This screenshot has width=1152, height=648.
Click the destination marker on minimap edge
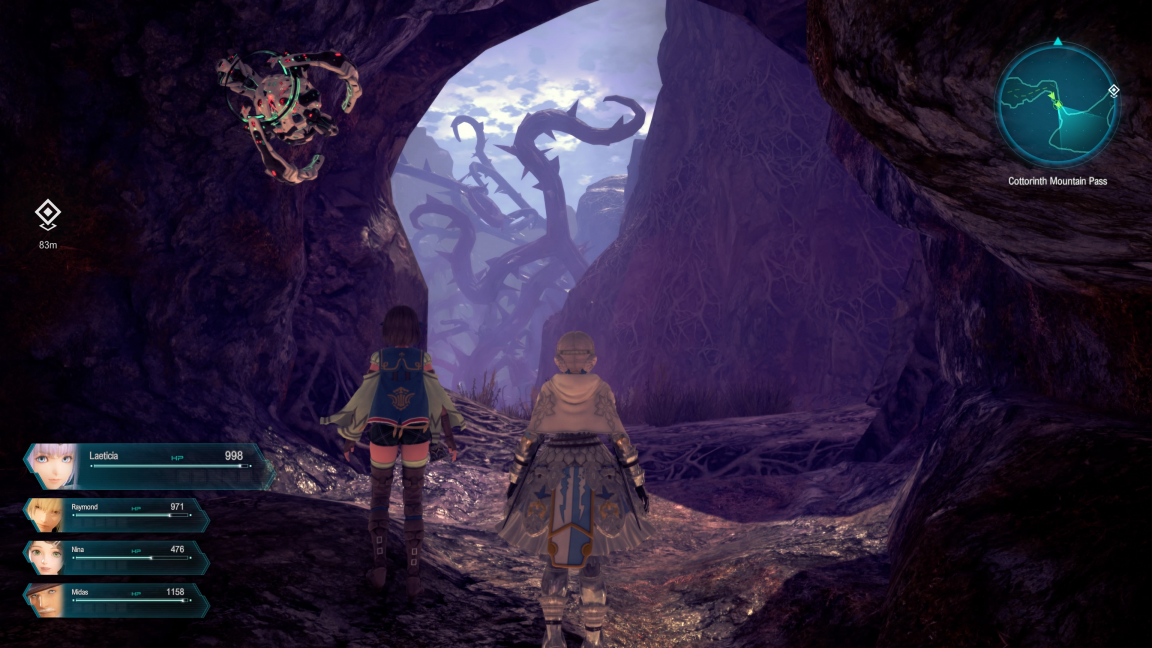1113,91
